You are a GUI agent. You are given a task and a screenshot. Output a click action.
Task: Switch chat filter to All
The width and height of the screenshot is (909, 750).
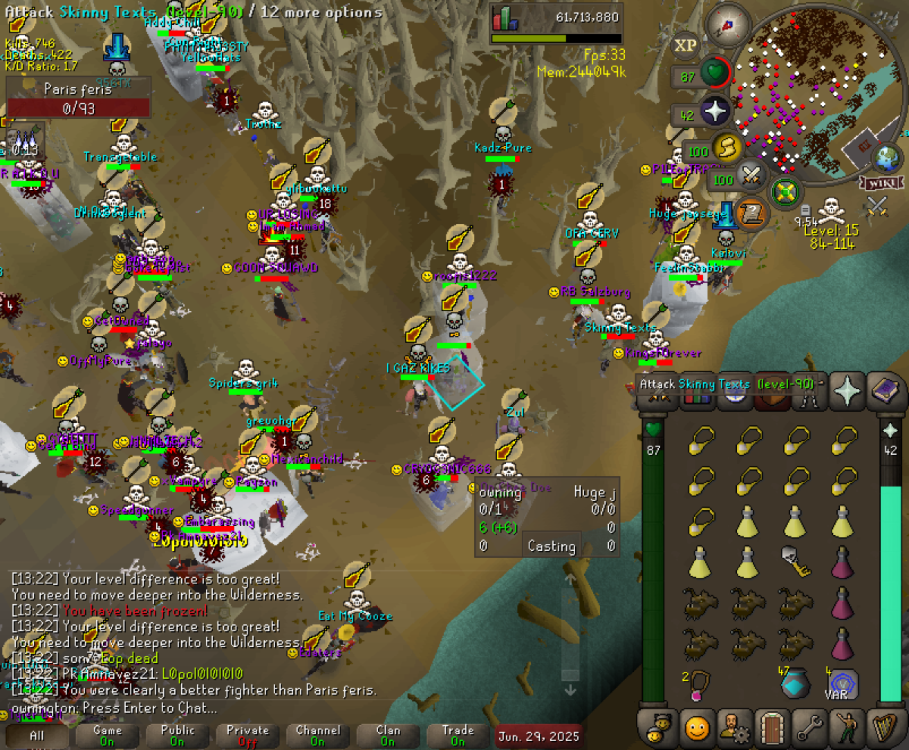tap(37, 735)
